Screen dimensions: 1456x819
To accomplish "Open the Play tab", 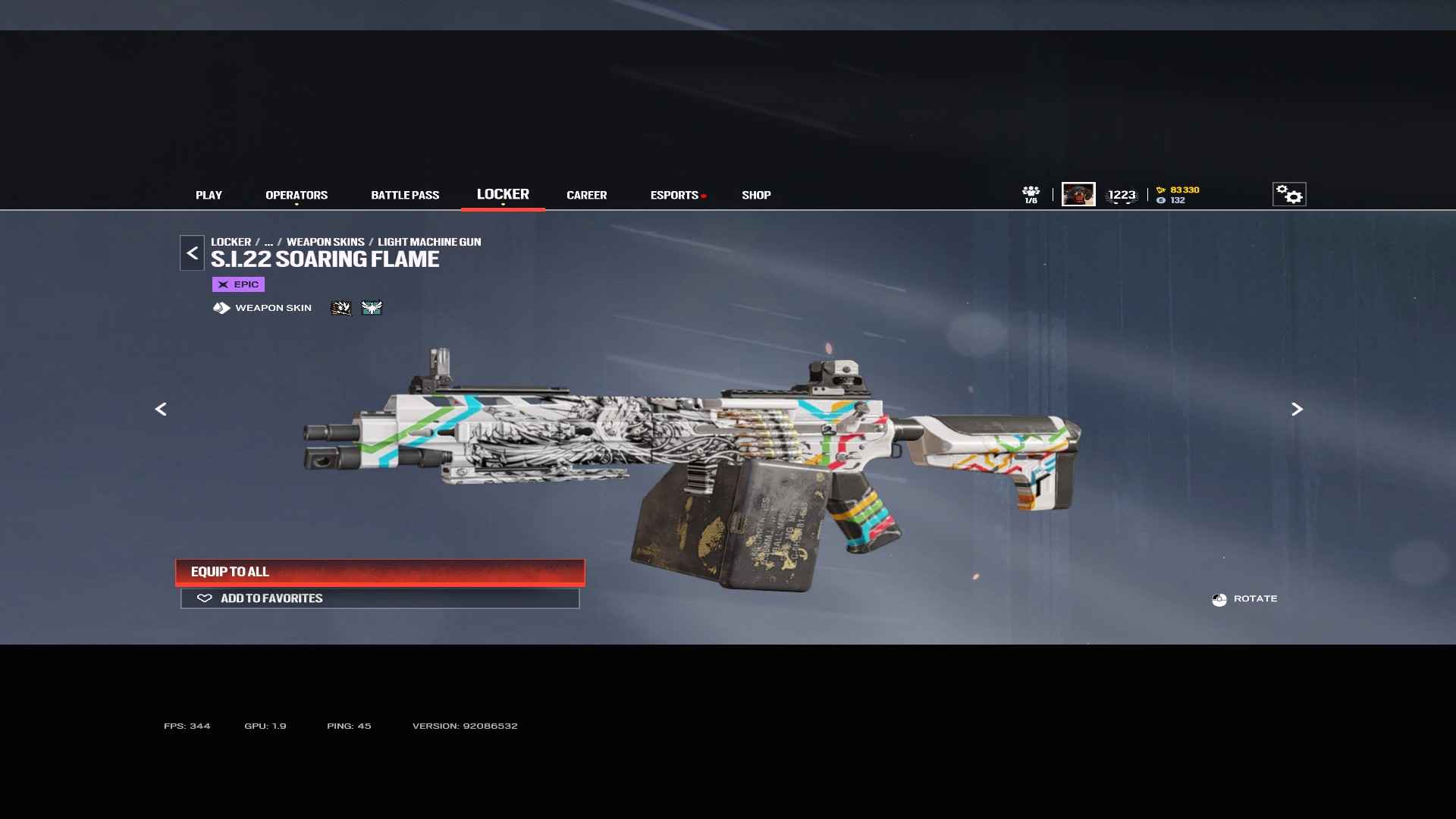I will point(209,196).
